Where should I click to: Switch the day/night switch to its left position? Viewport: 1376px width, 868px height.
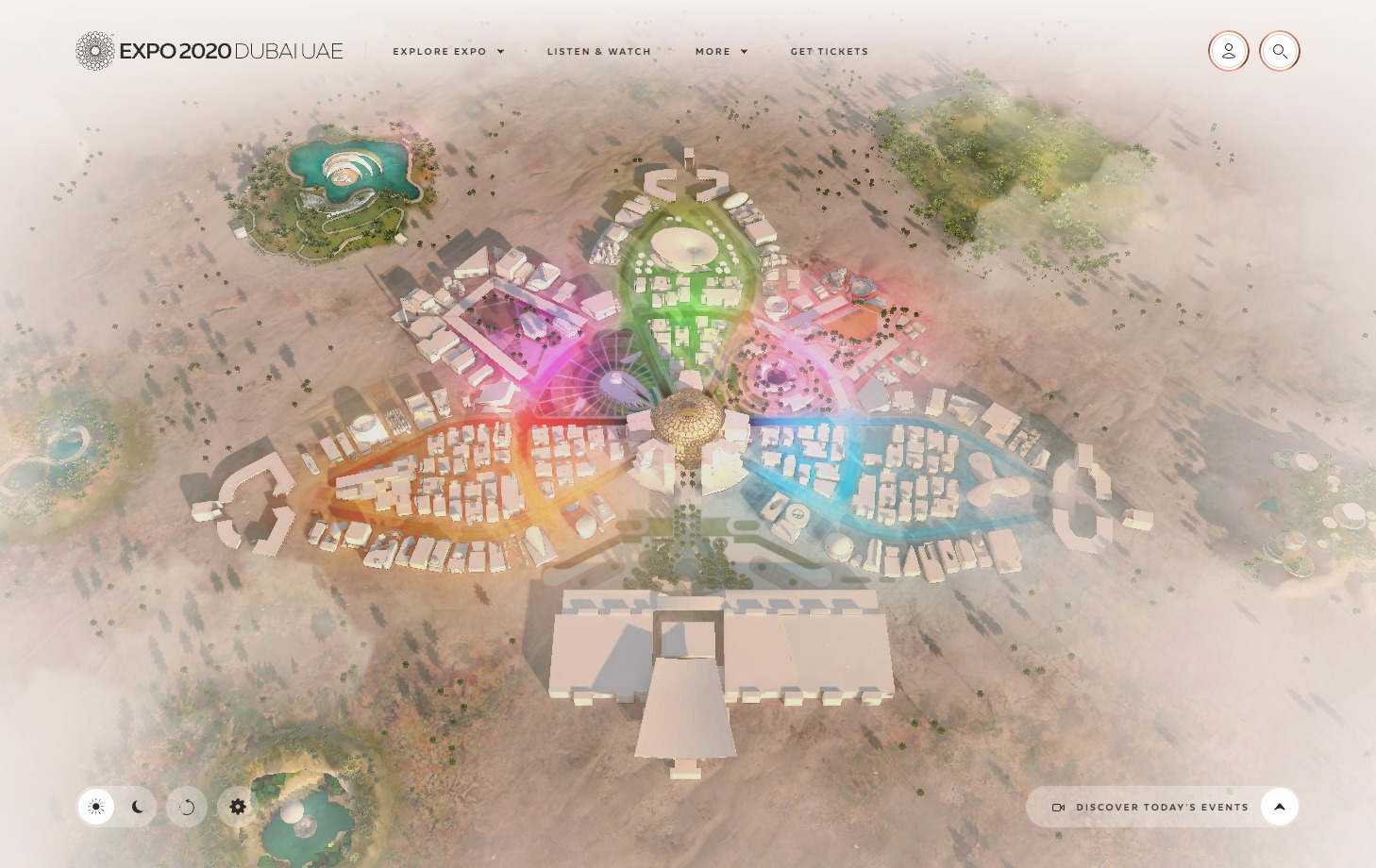click(x=95, y=807)
